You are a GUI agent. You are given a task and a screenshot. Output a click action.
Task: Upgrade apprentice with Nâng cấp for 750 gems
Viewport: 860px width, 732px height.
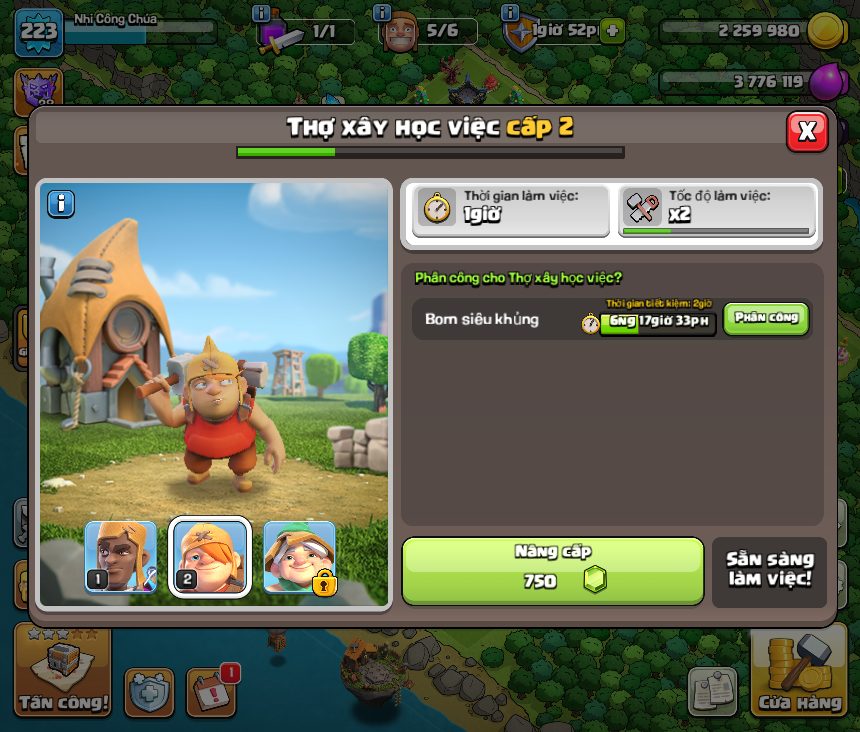tap(553, 571)
